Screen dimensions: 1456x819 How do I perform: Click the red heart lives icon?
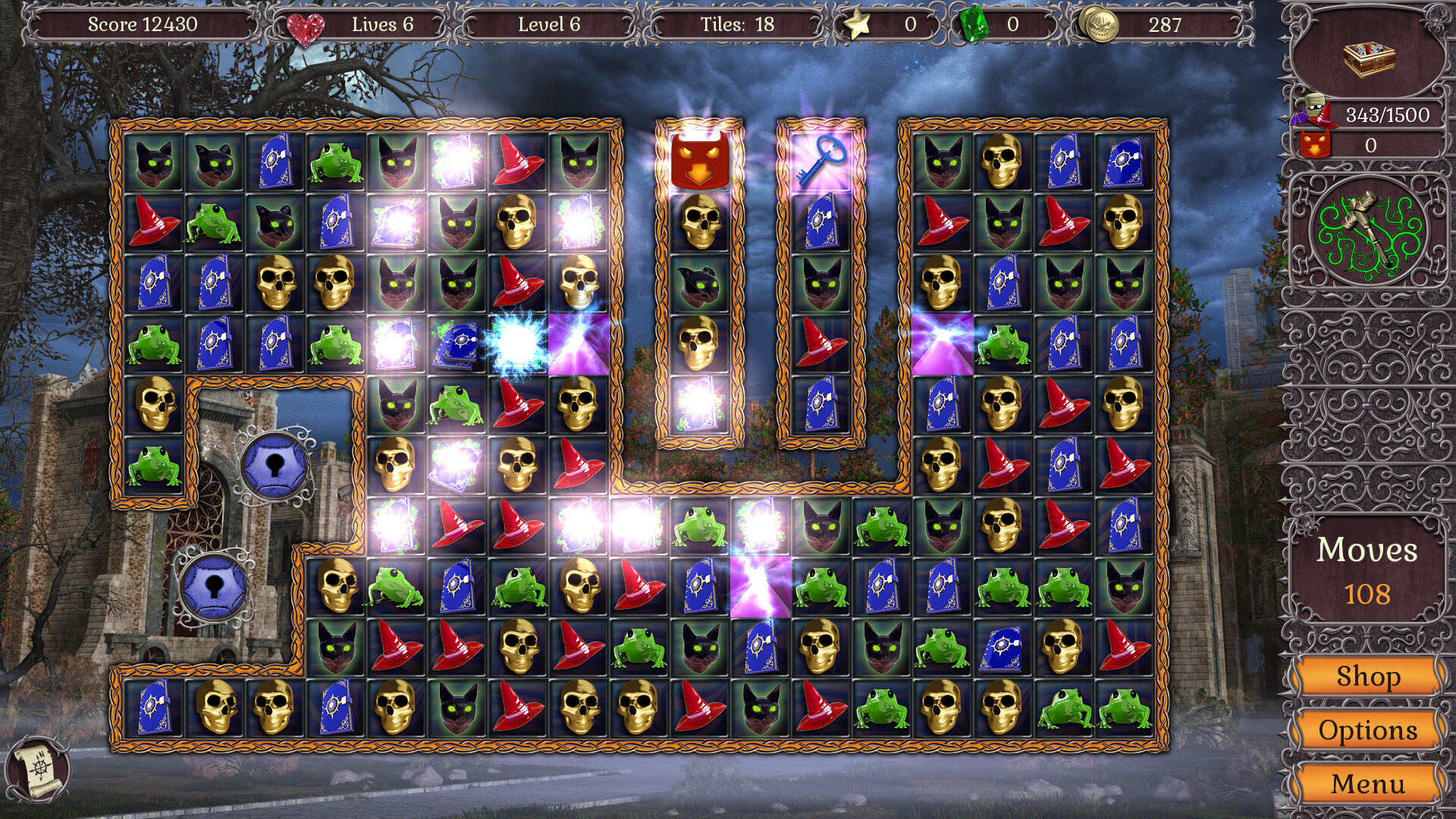point(306,24)
